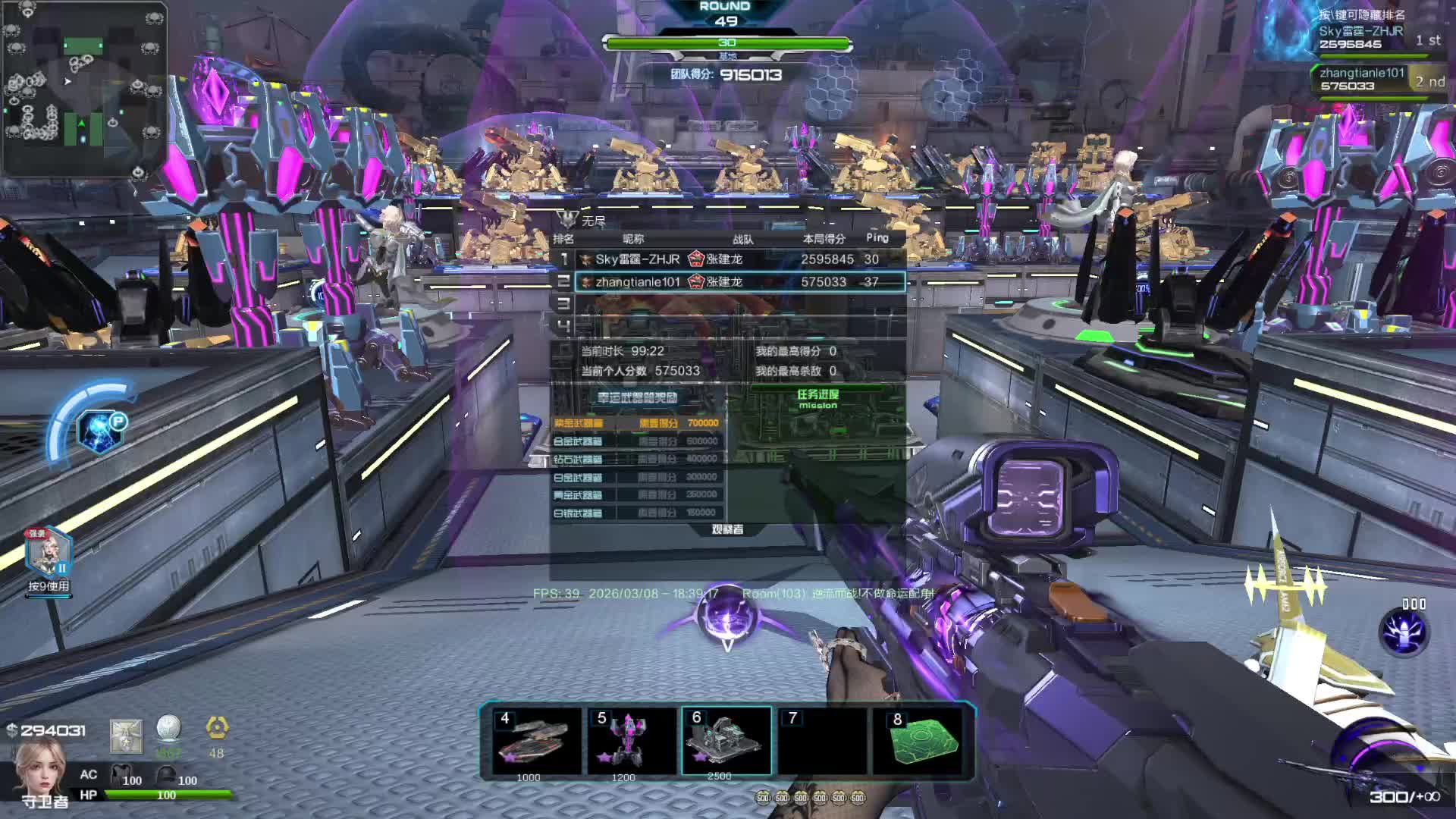
Task: Open the minimap in the corner
Action: click(x=84, y=89)
